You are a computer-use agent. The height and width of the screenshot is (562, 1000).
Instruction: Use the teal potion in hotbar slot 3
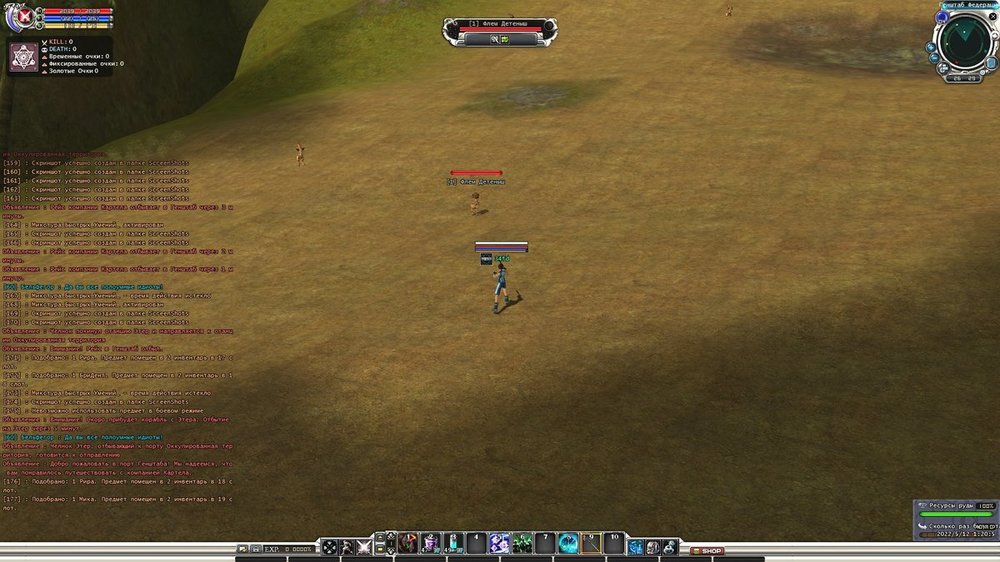click(x=453, y=544)
